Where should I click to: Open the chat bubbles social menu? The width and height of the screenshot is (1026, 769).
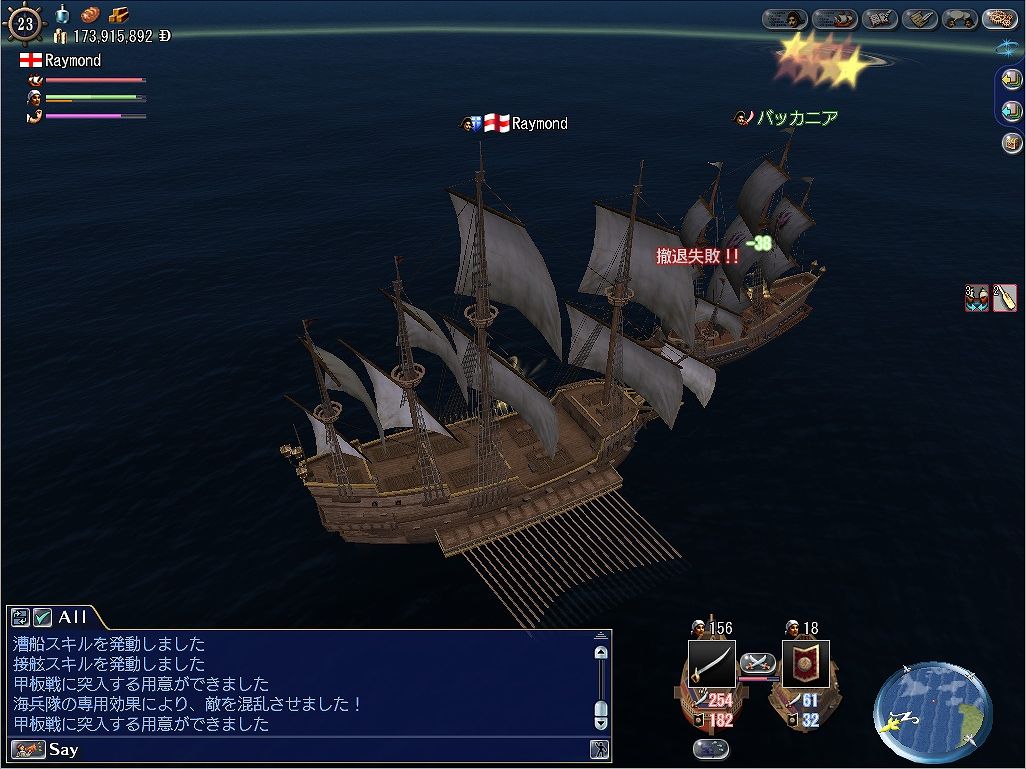(961, 19)
